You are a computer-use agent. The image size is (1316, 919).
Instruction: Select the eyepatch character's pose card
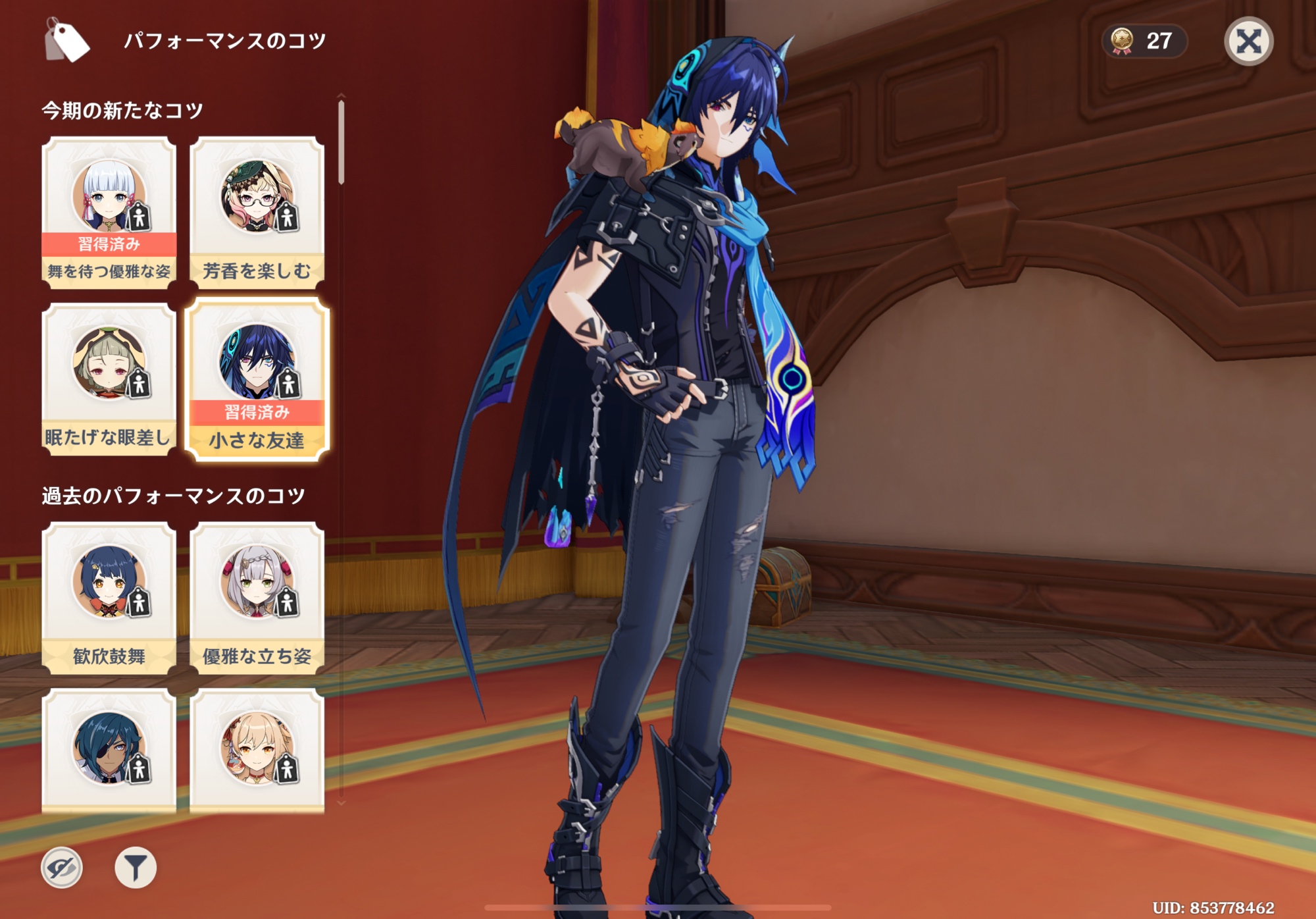coord(109,750)
